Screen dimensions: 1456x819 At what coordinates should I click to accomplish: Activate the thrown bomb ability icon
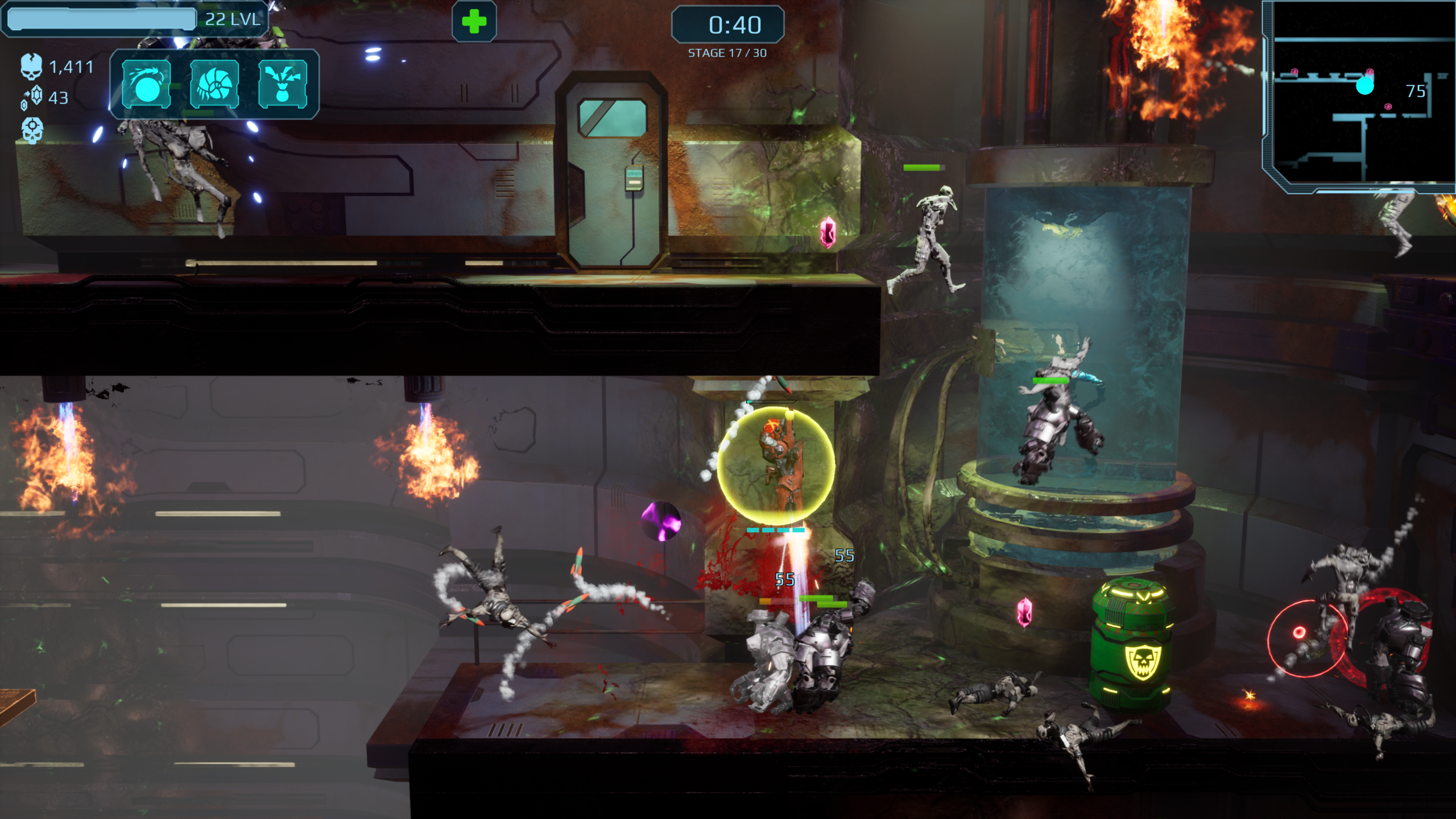click(146, 84)
